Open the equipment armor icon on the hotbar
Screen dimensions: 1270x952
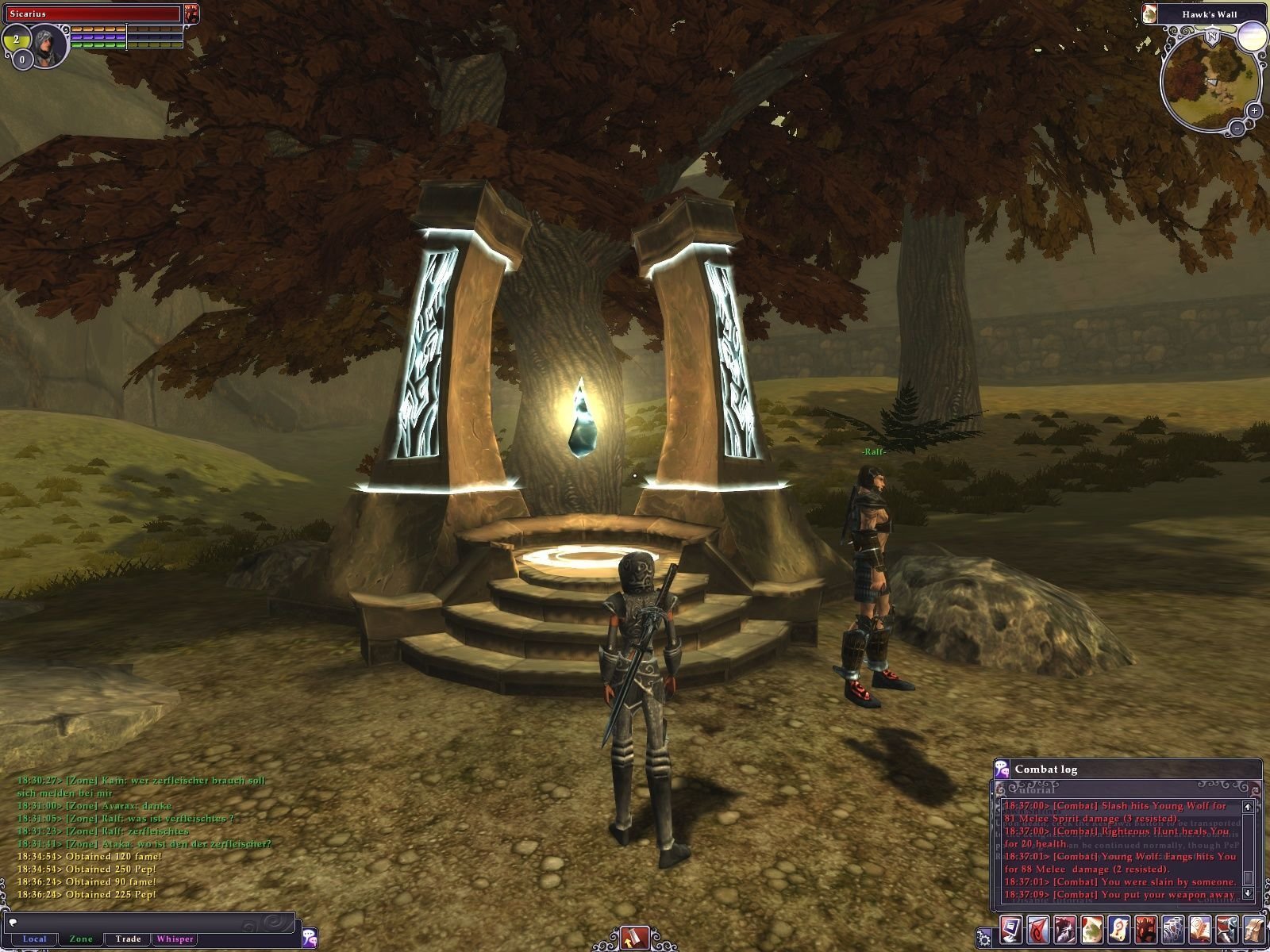pyautogui.click(x=1227, y=931)
